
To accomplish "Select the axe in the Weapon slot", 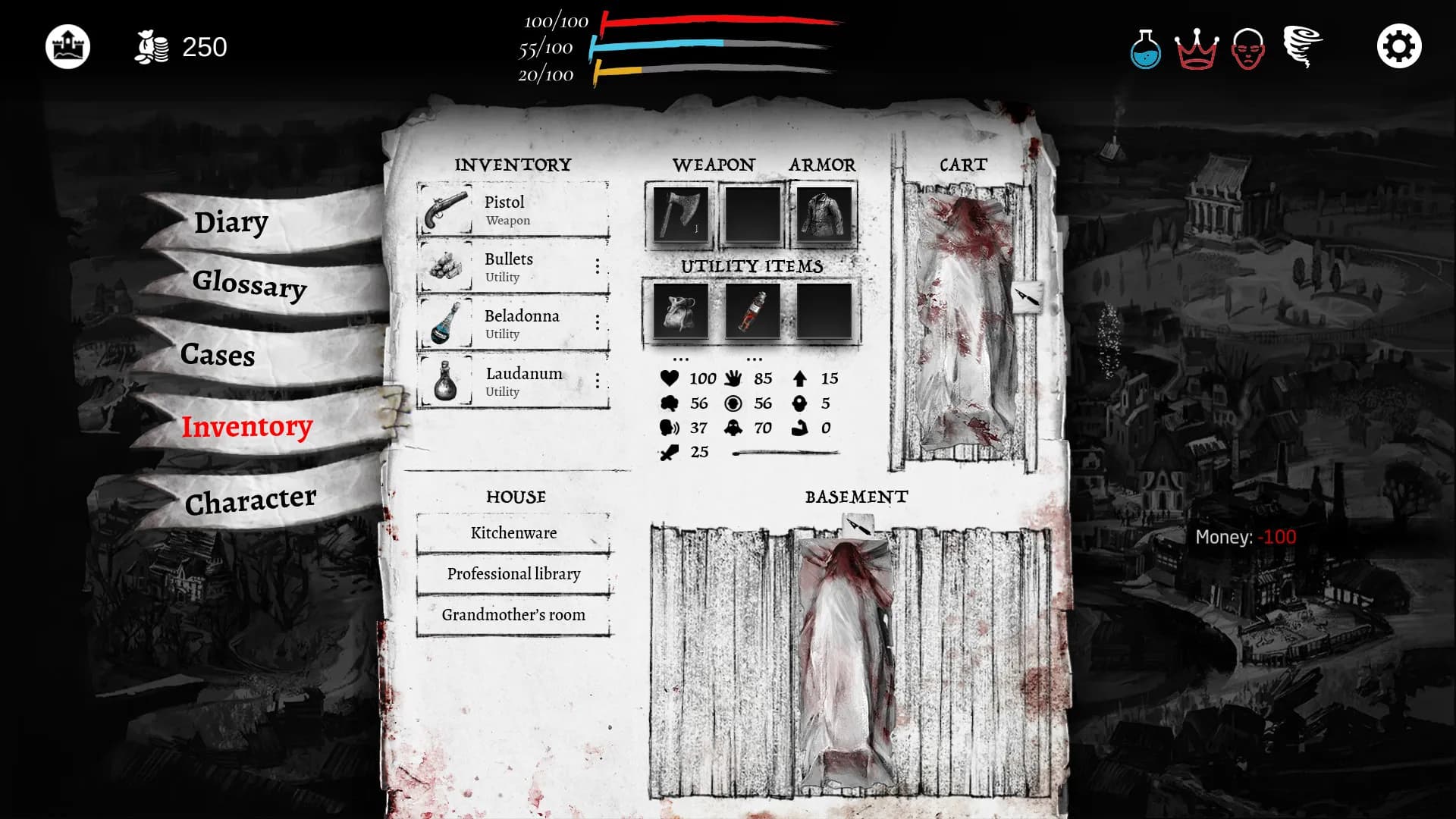I will [x=681, y=214].
